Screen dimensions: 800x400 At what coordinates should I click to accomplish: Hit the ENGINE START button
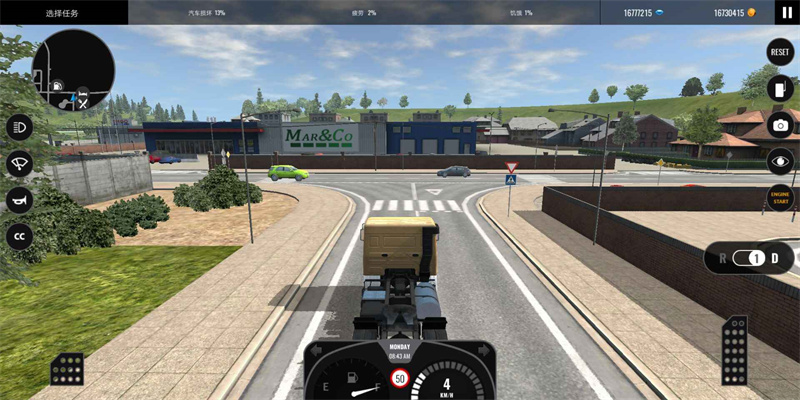pyautogui.click(x=779, y=196)
